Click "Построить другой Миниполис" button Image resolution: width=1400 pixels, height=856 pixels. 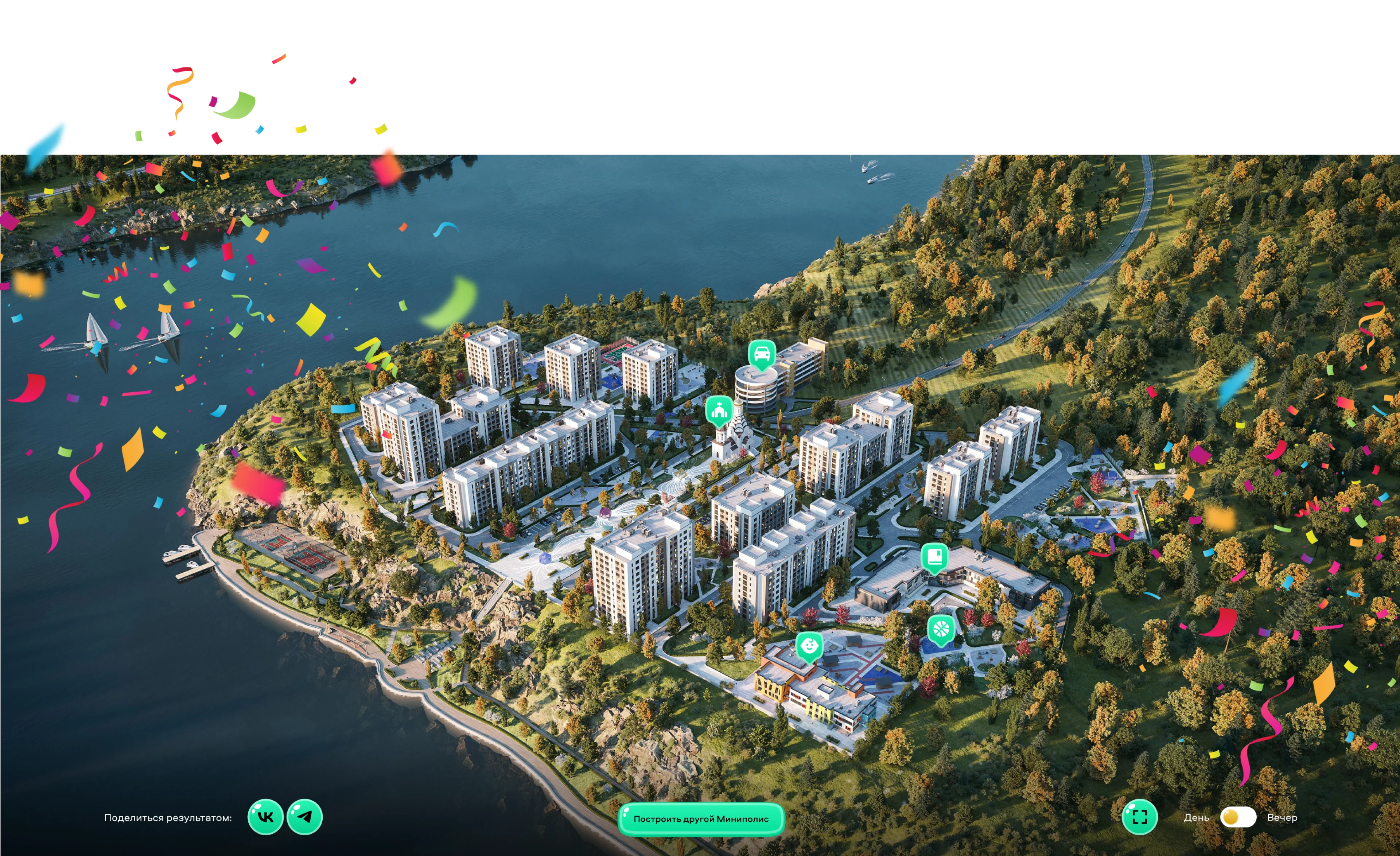coord(701,819)
